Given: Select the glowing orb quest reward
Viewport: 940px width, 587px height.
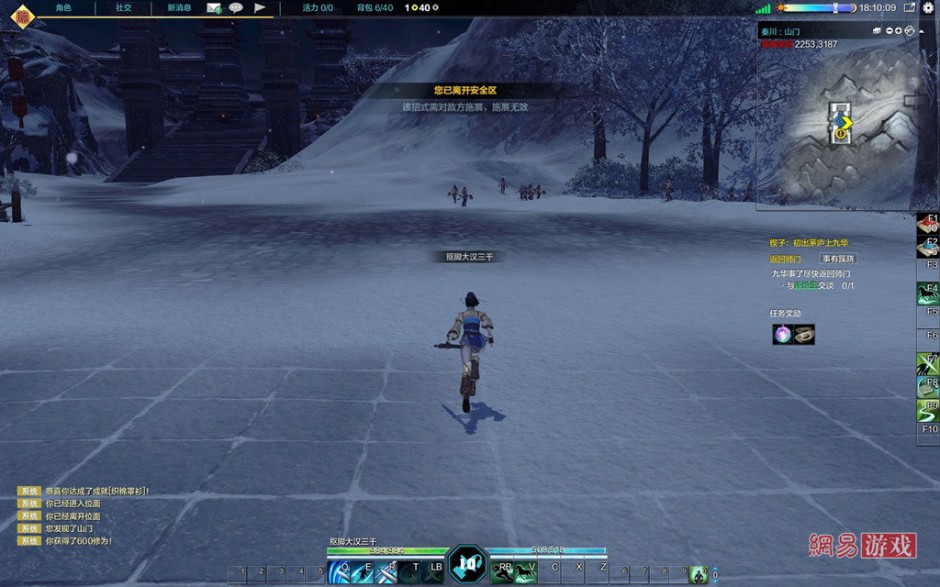Looking at the screenshot, I should [x=782, y=335].
